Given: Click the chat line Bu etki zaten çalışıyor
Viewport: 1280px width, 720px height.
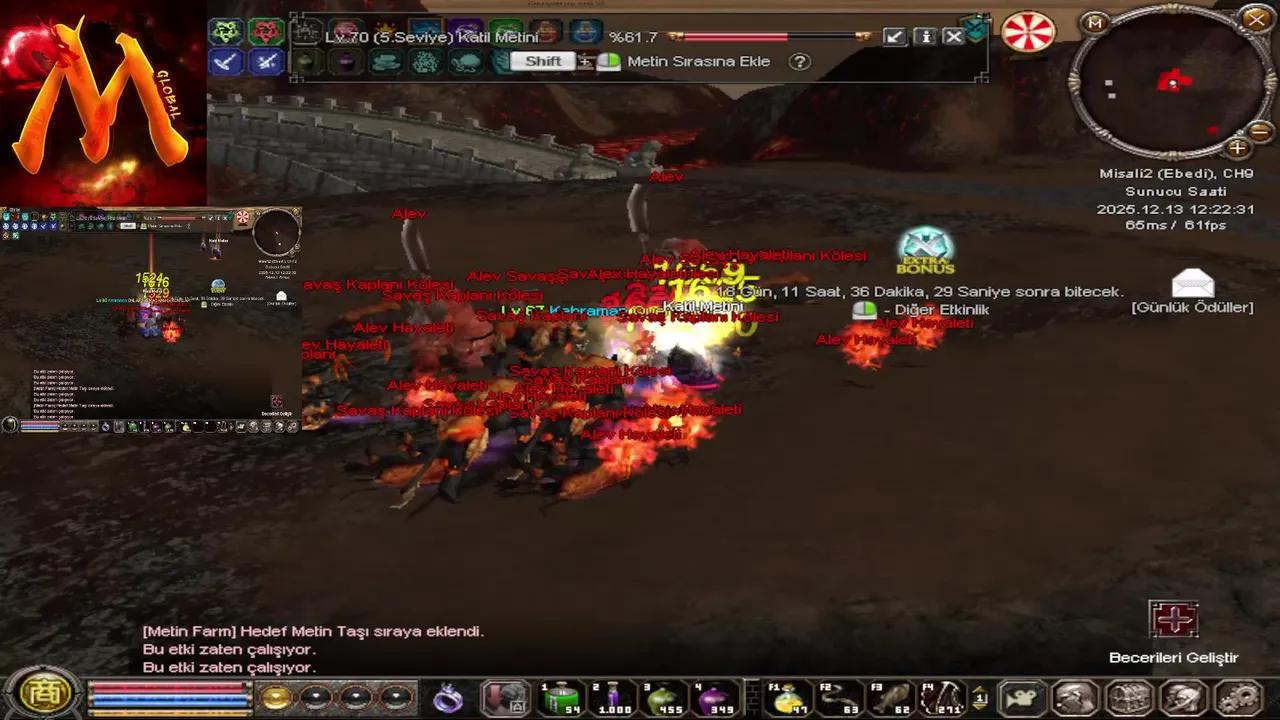Looking at the screenshot, I should point(230,649).
